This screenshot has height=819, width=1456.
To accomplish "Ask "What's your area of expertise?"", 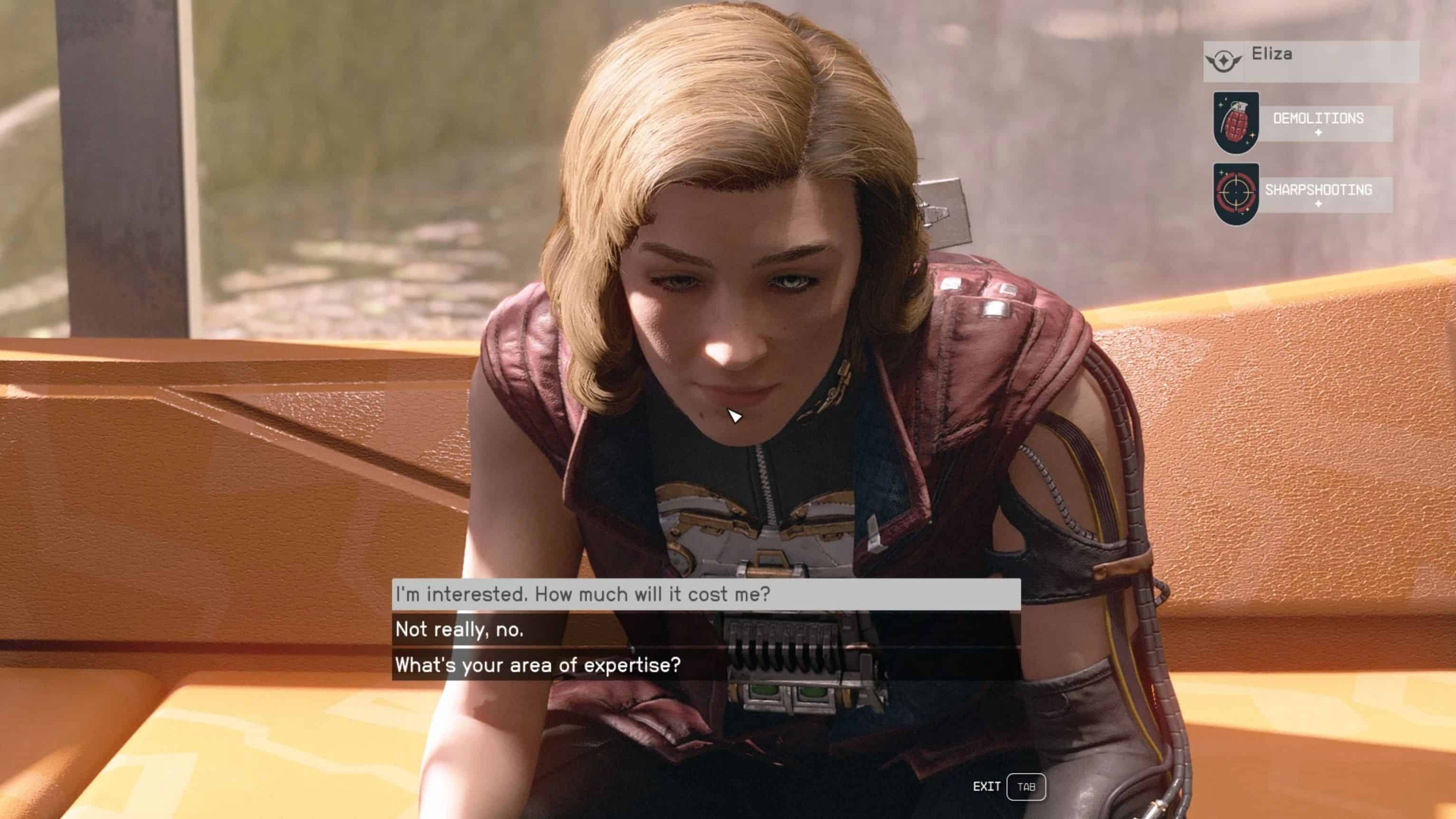I will click(x=705, y=665).
